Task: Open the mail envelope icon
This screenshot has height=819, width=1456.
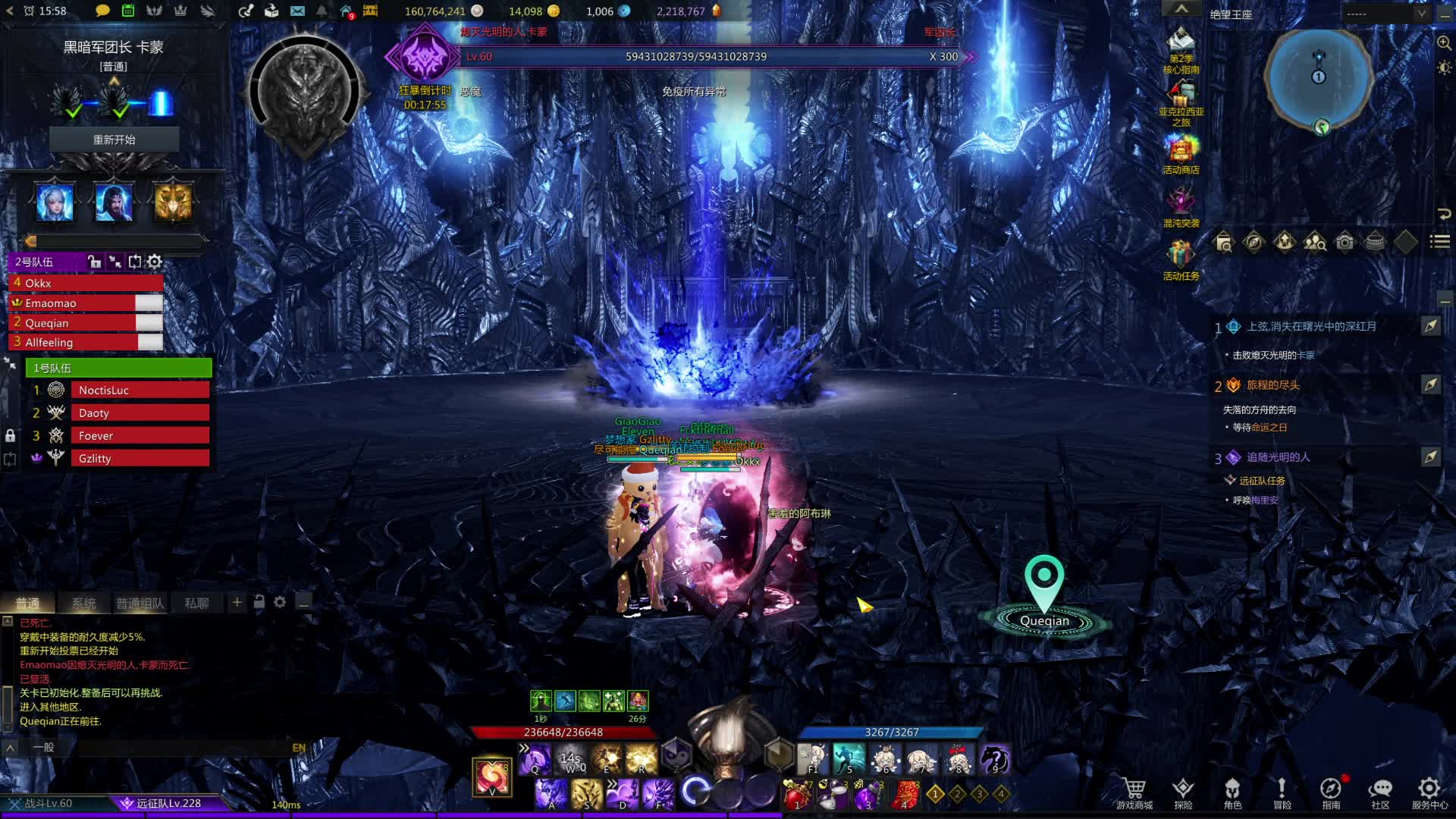Action: pyautogui.click(x=297, y=11)
